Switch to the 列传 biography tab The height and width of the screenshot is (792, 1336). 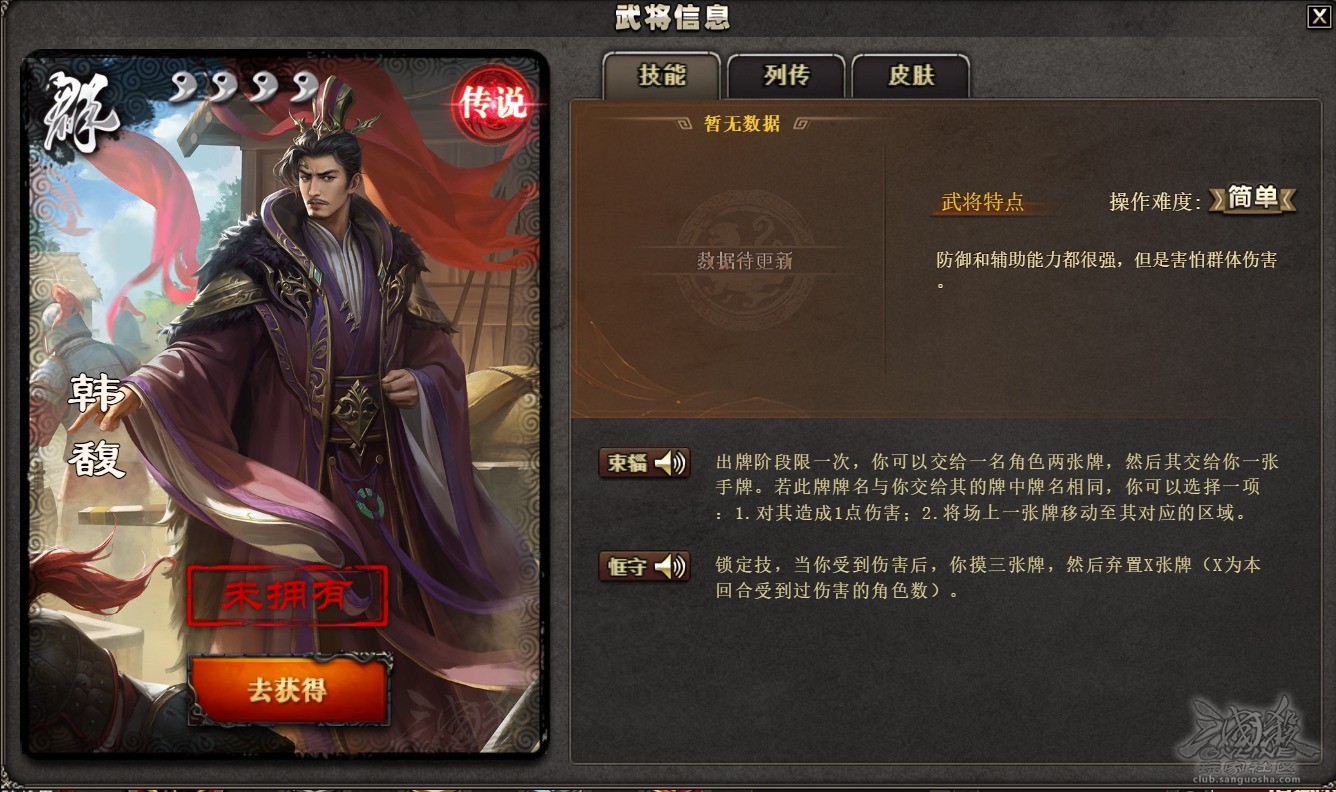[x=785, y=76]
